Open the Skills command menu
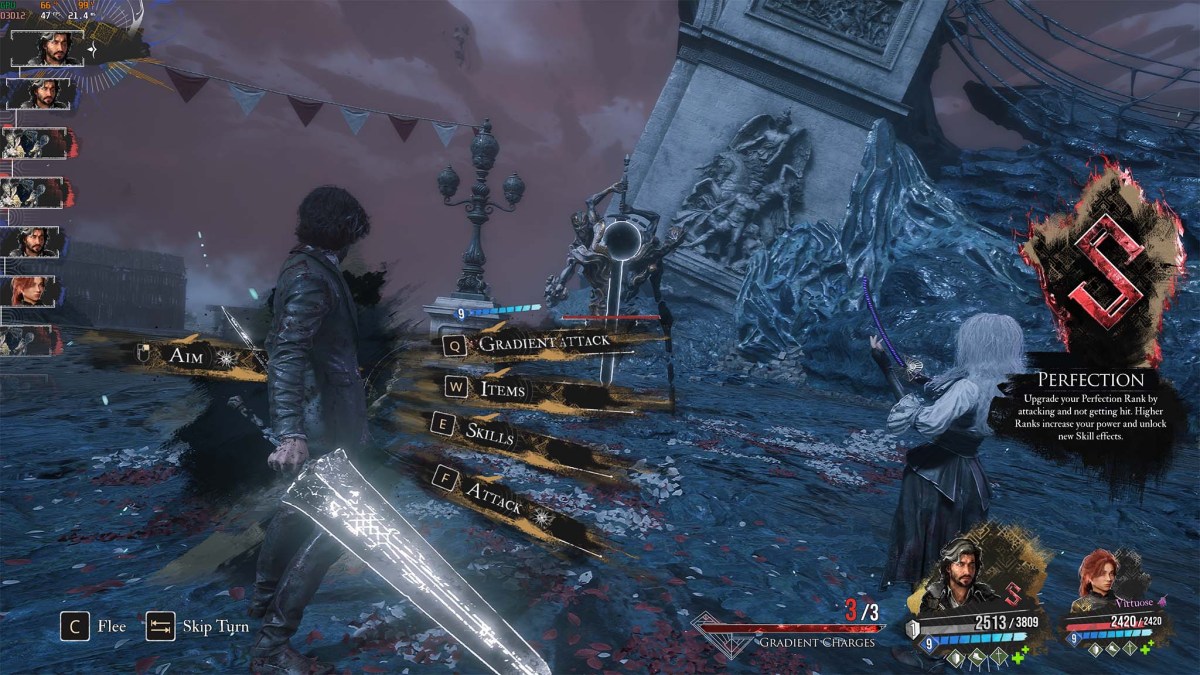This screenshot has height=675, width=1200. (490, 433)
